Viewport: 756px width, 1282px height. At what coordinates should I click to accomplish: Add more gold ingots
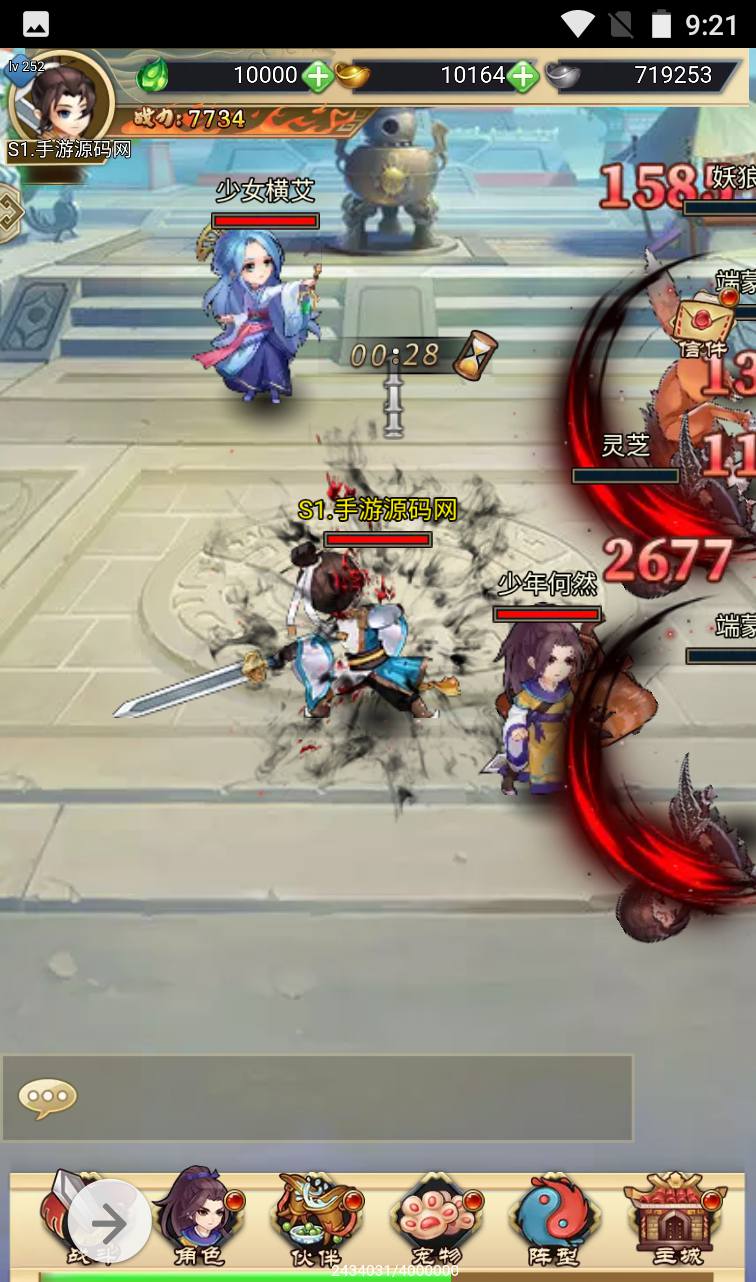point(522,75)
